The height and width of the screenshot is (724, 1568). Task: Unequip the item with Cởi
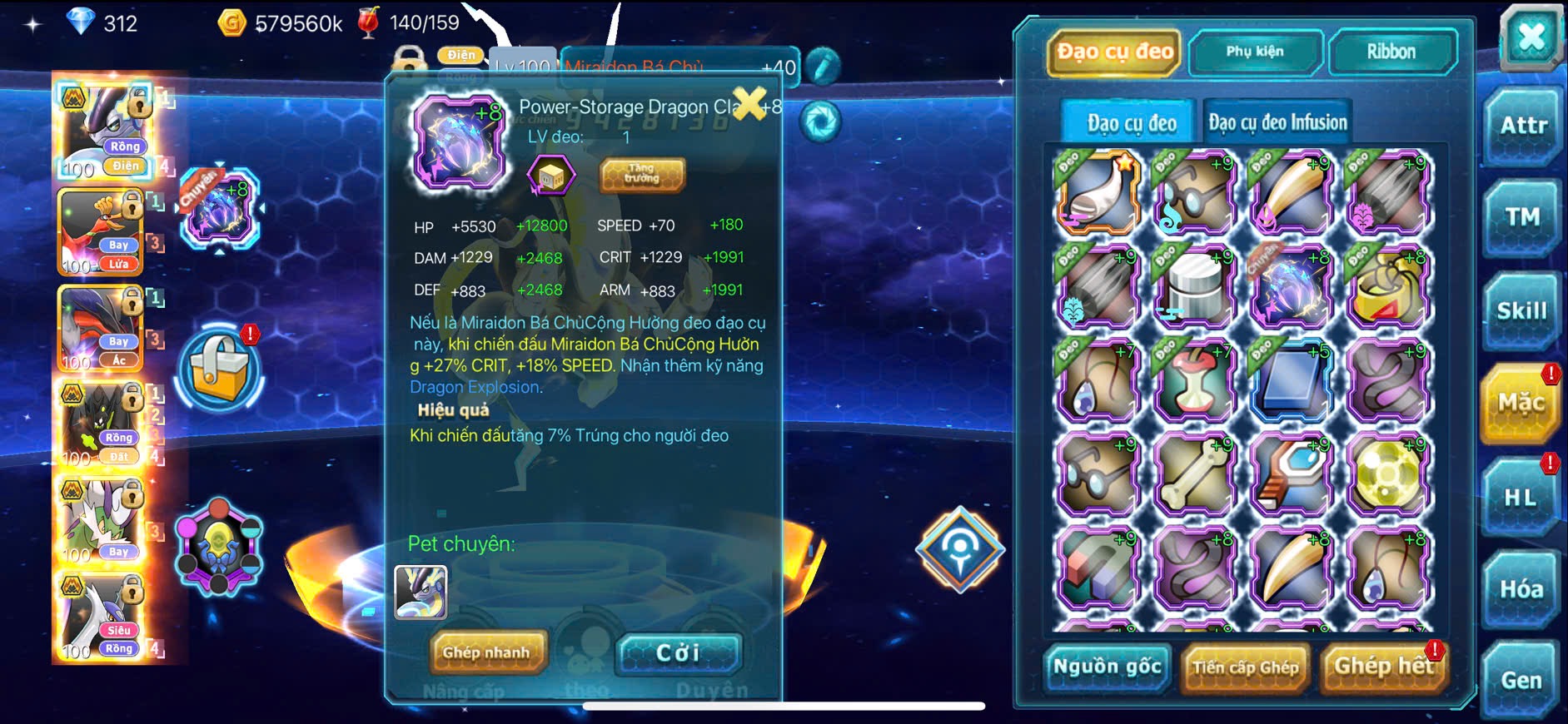point(678,652)
